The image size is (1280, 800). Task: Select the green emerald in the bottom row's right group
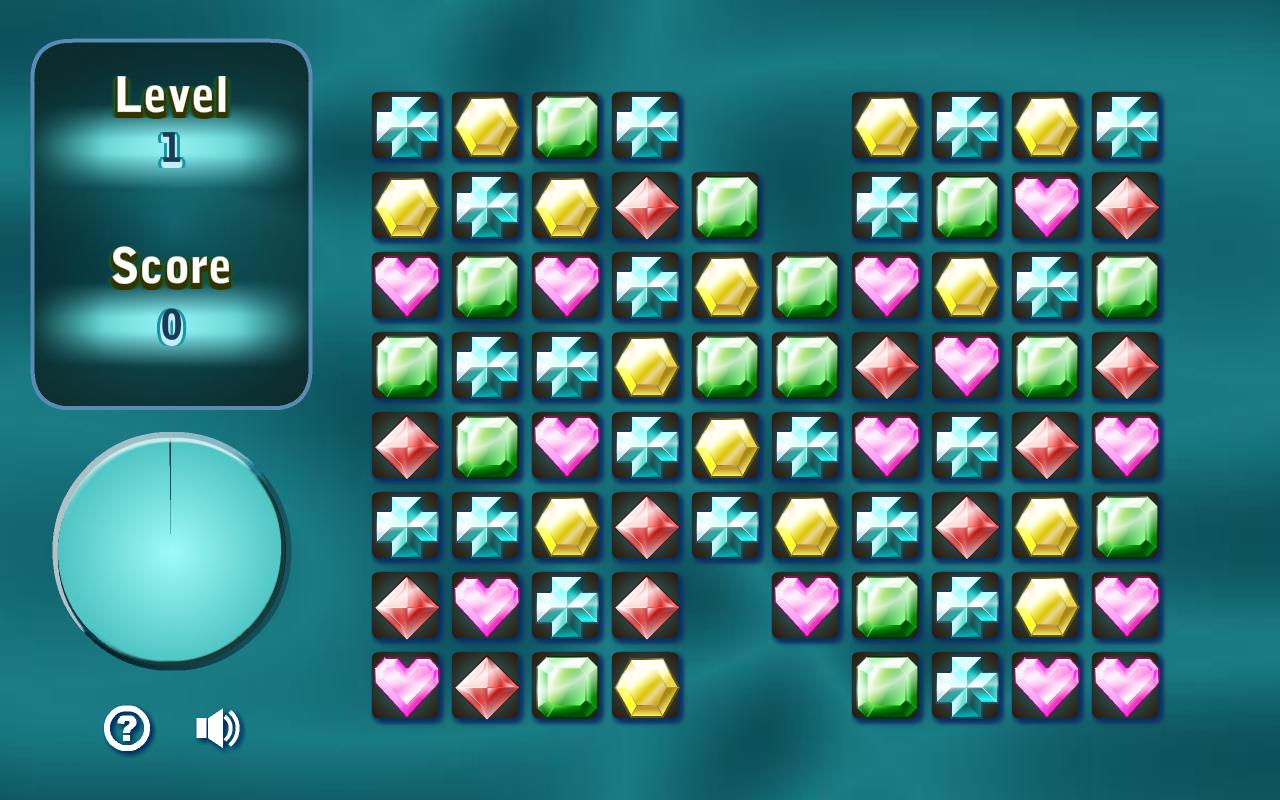point(885,687)
